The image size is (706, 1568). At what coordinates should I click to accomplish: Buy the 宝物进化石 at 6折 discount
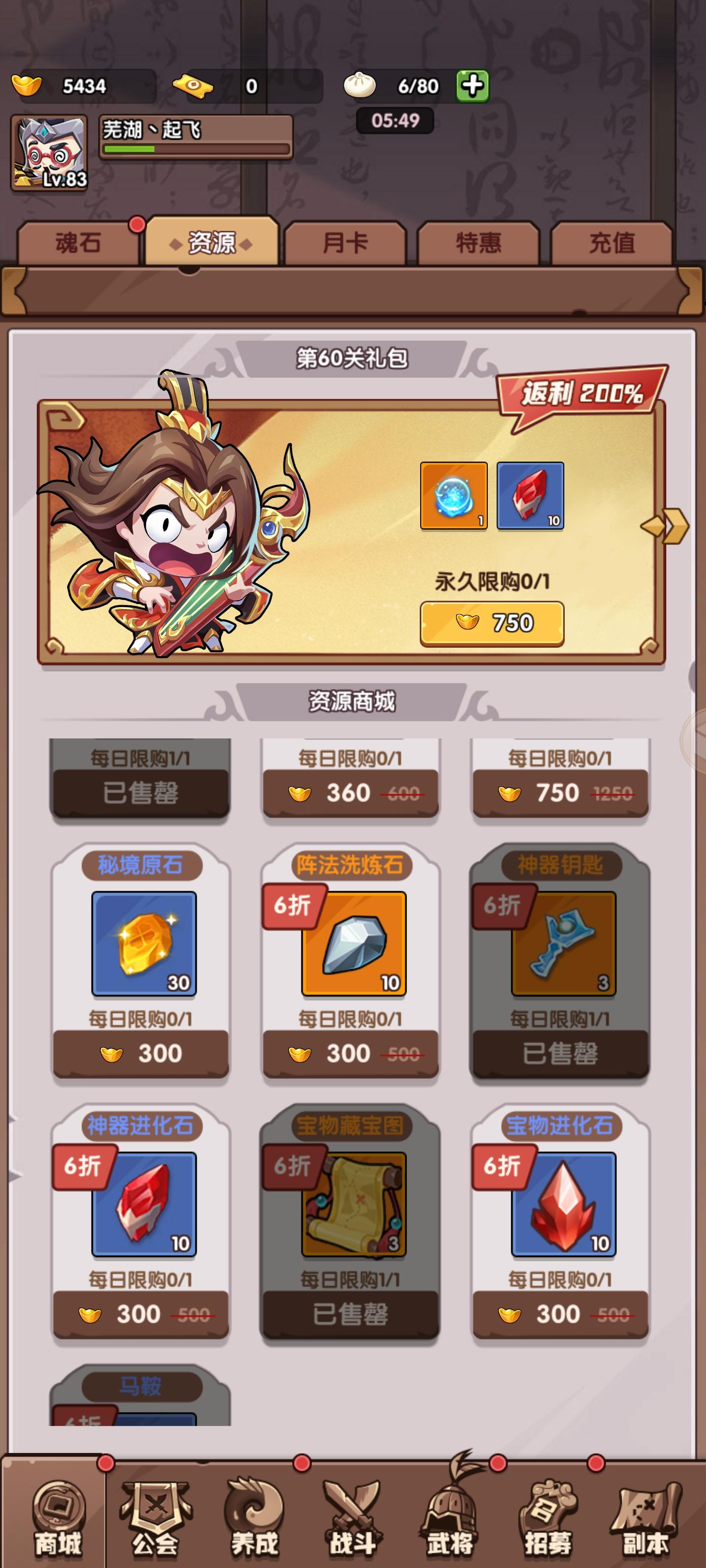(559, 1315)
